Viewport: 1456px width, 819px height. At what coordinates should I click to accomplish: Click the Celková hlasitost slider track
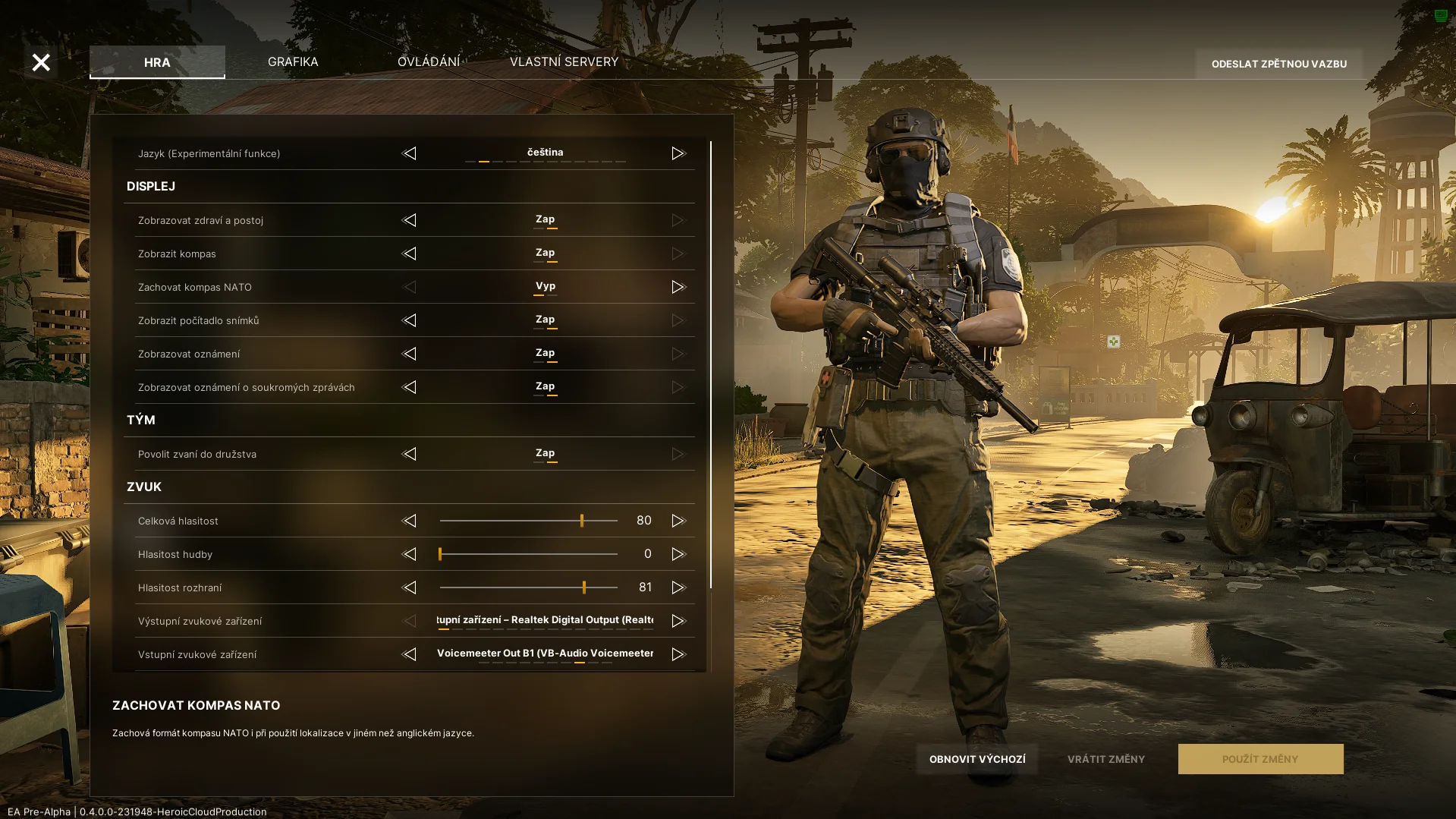click(528, 521)
